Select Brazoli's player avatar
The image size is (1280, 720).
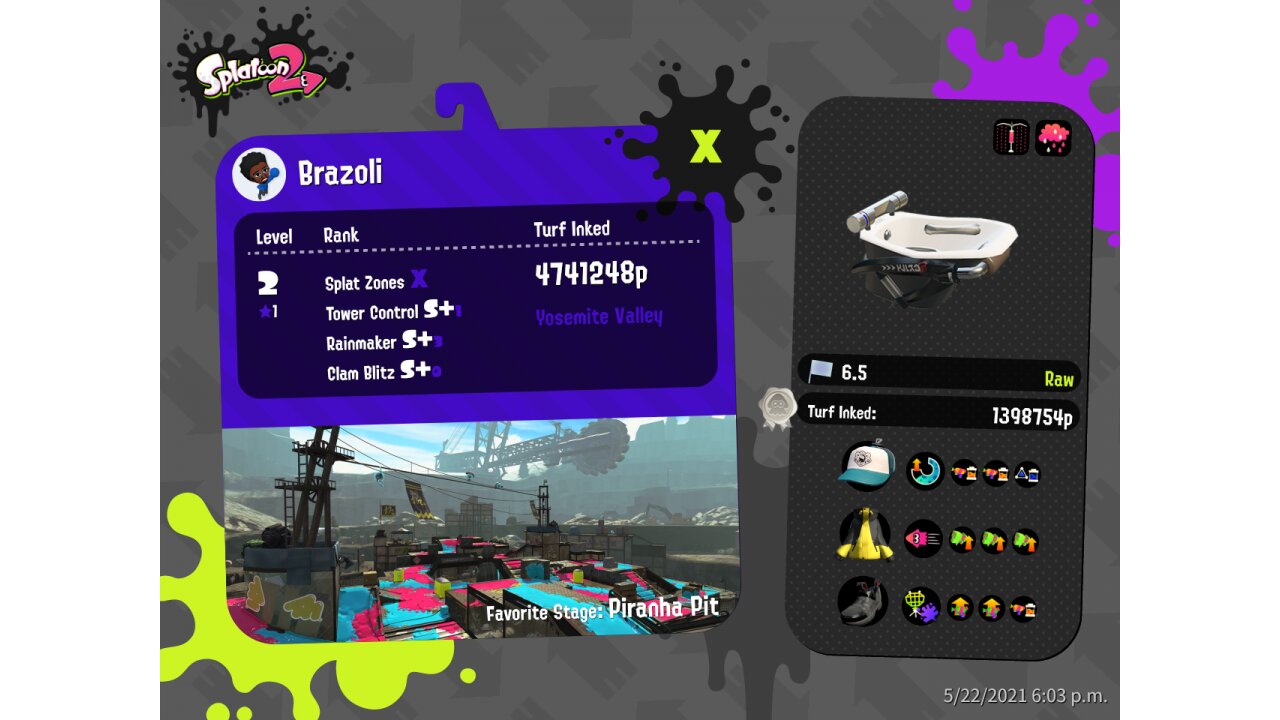click(x=259, y=174)
